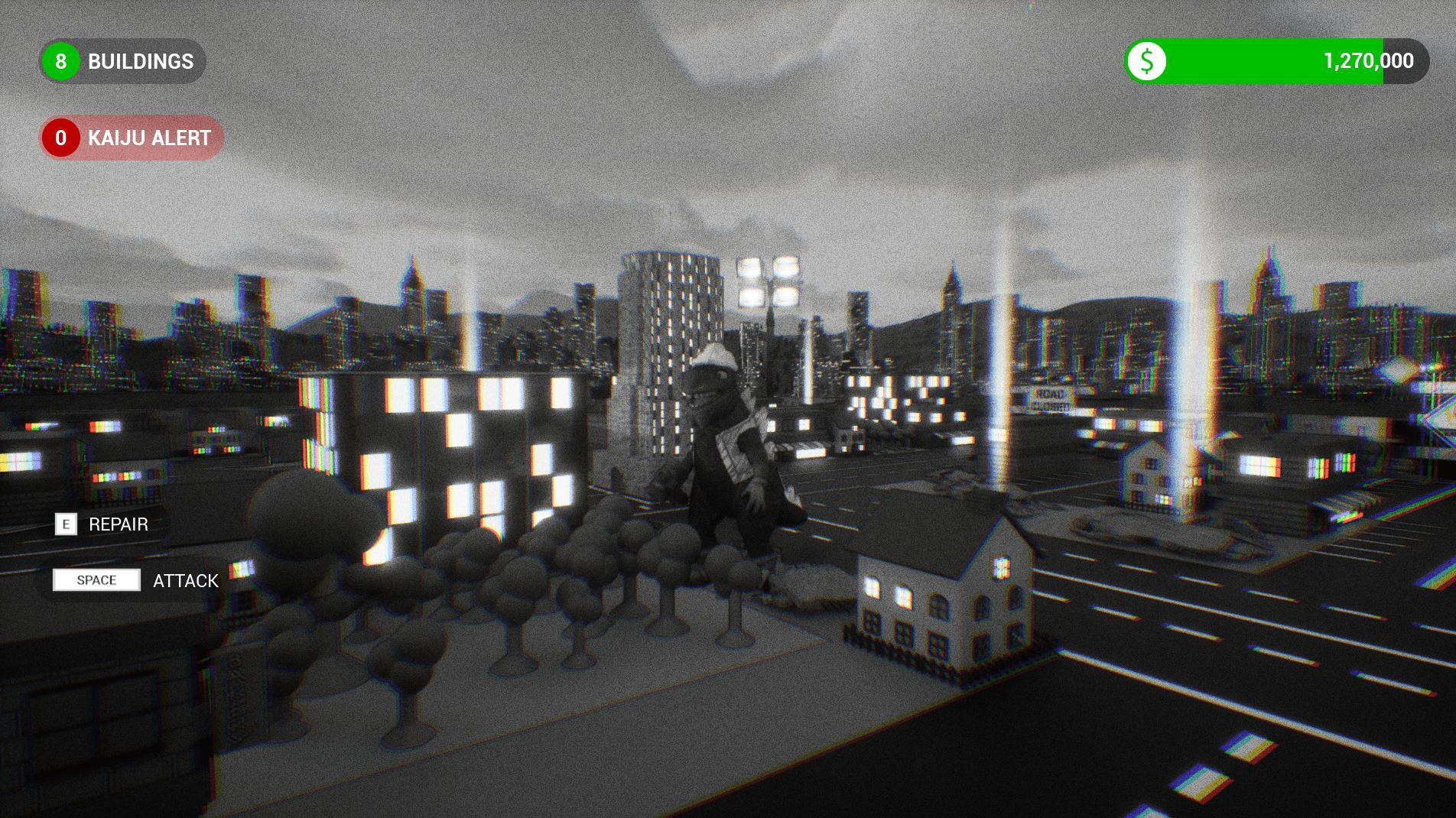Open details on the Kaiju Alert banner
Screen dimensions: 1456x818
click(130, 138)
